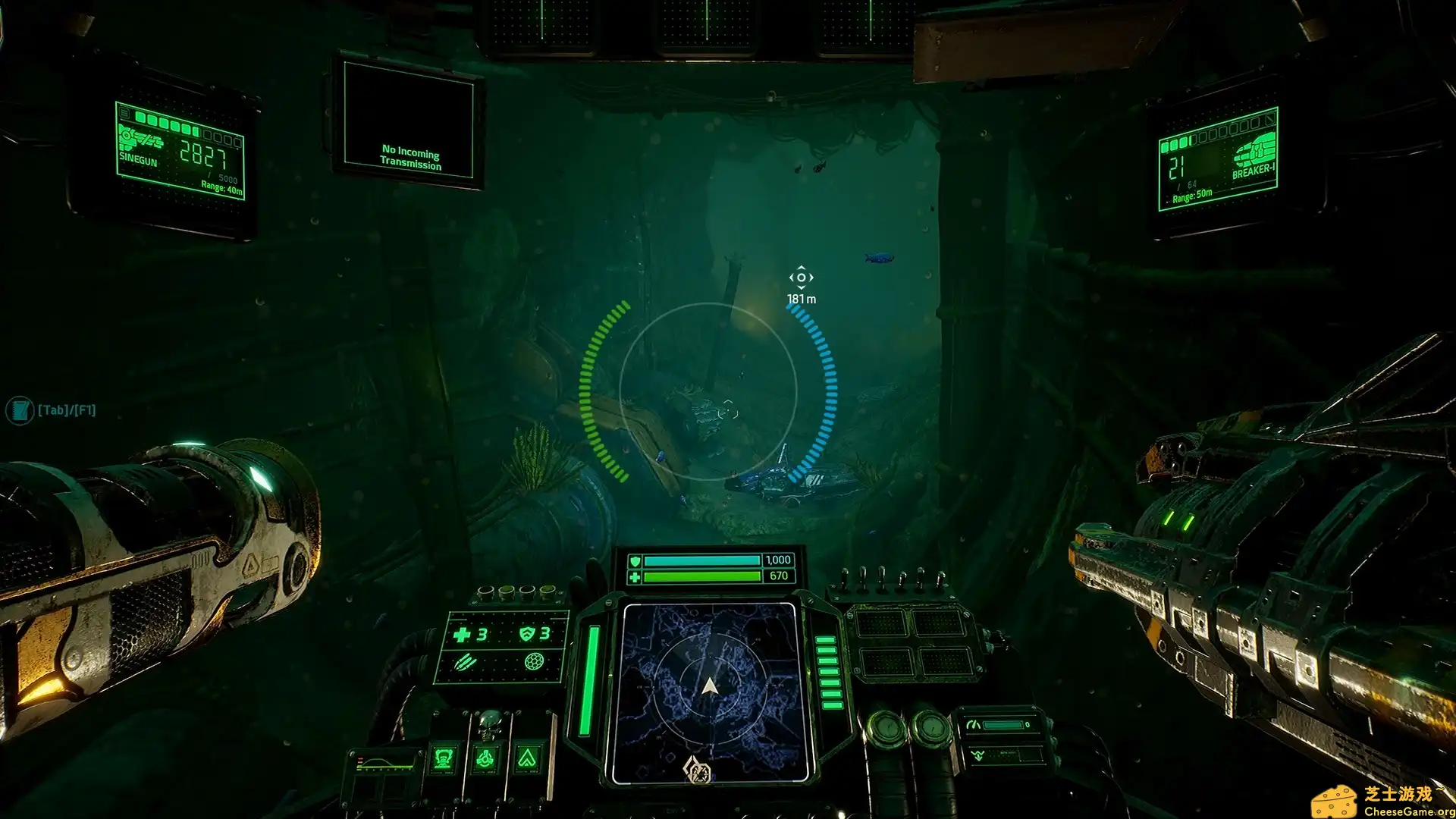1456x819 pixels.
Task: Turn the left round gauge dial
Action: pos(887,729)
